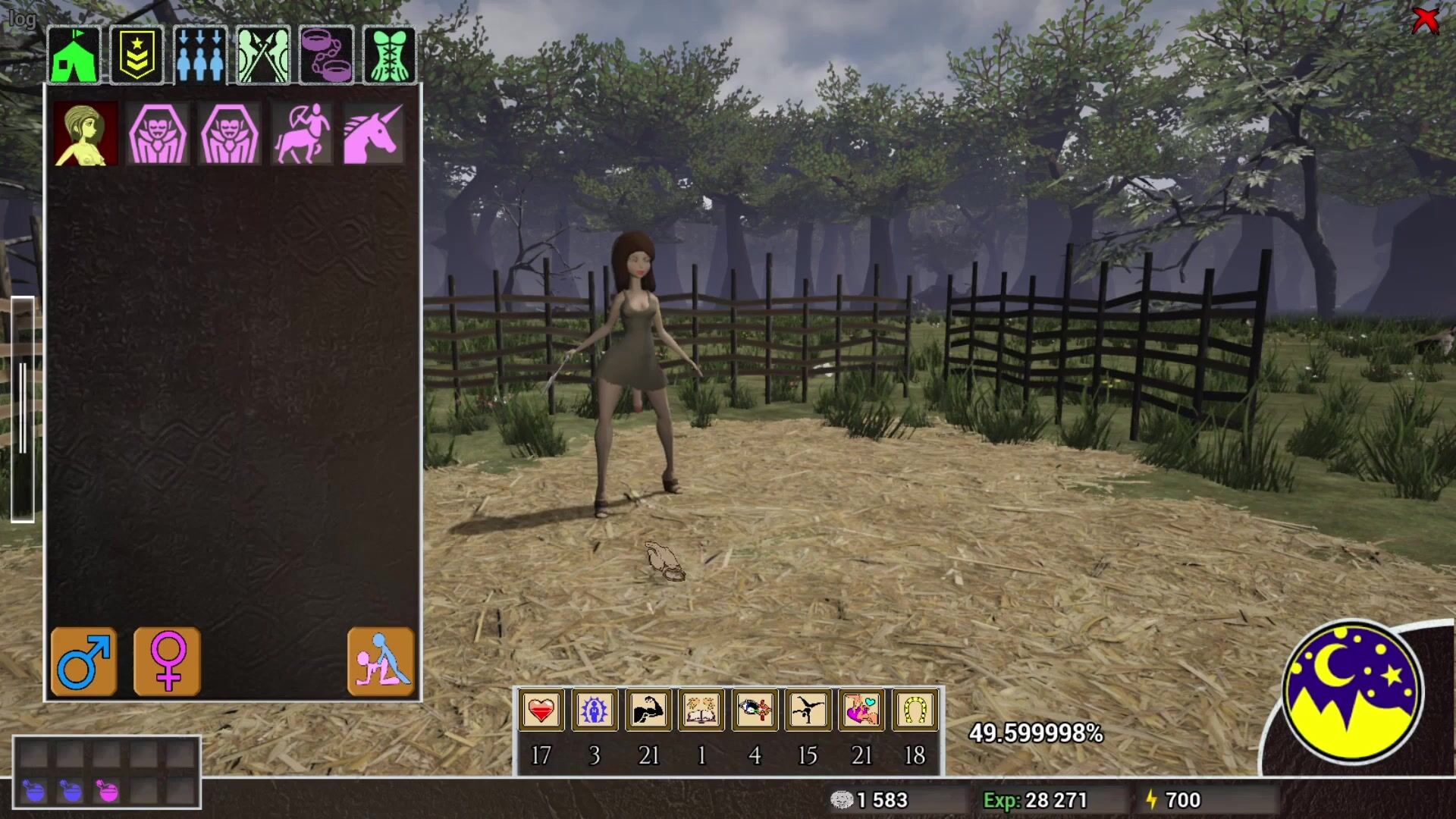Click the moon and stars night button
The height and width of the screenshot is (819, 1456).
tap(1352, 691)
